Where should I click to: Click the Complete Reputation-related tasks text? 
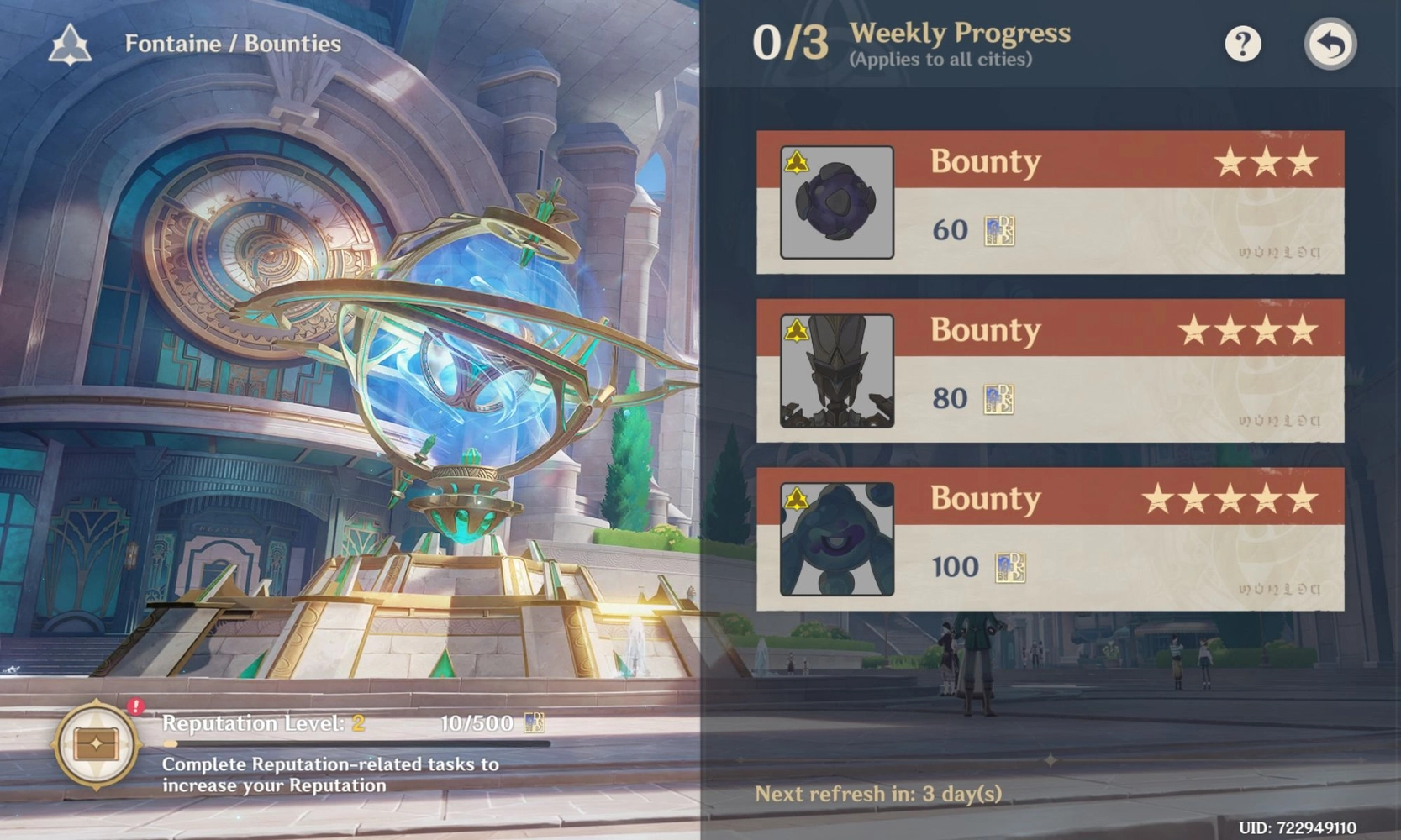click(x=331, y=774)
